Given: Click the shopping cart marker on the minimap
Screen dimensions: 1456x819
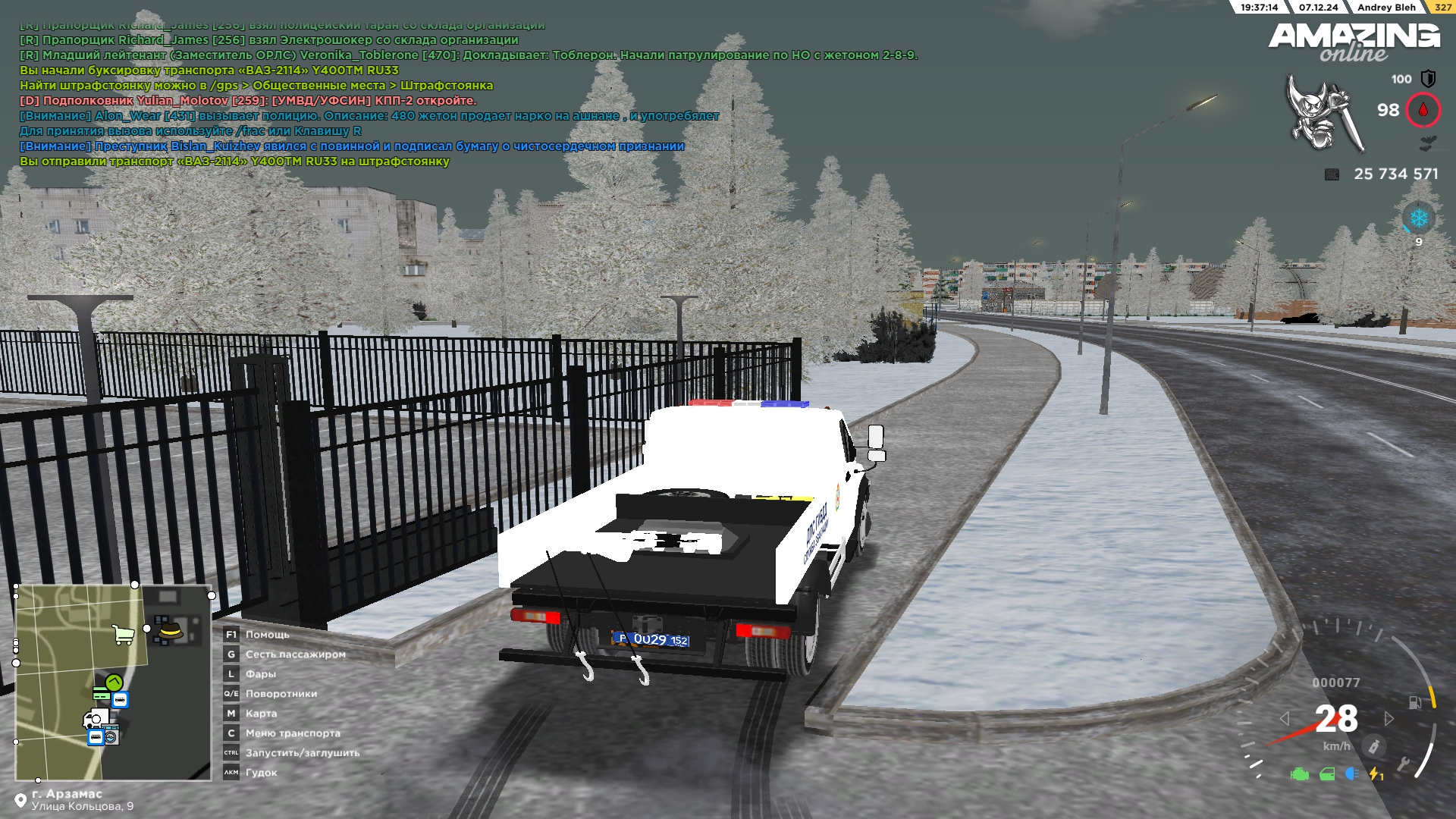Looking at the screenshot, I should tap(123, 634).
